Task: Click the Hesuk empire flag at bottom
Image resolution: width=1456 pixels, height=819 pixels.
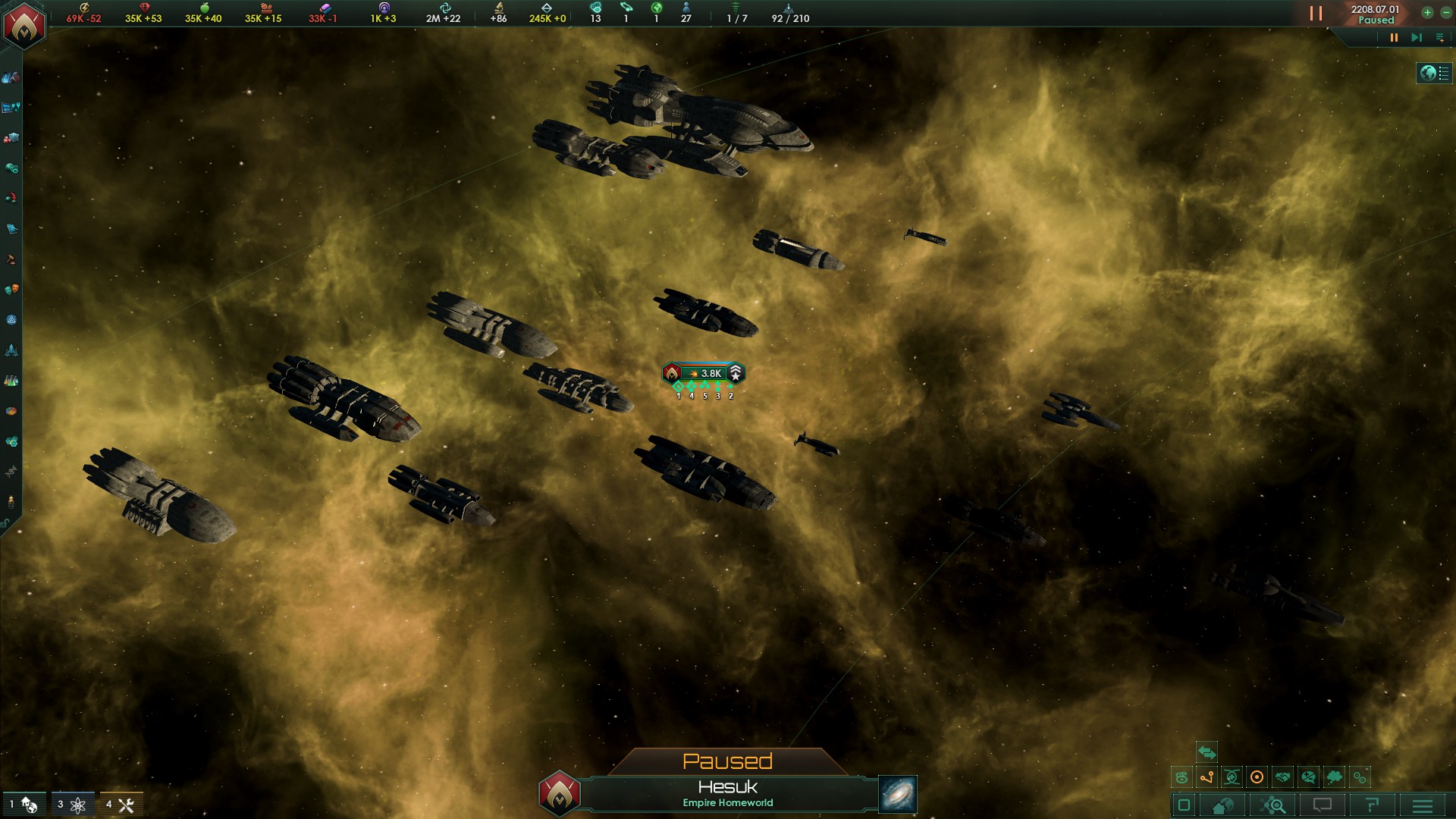Action: (x=560, y=793)
